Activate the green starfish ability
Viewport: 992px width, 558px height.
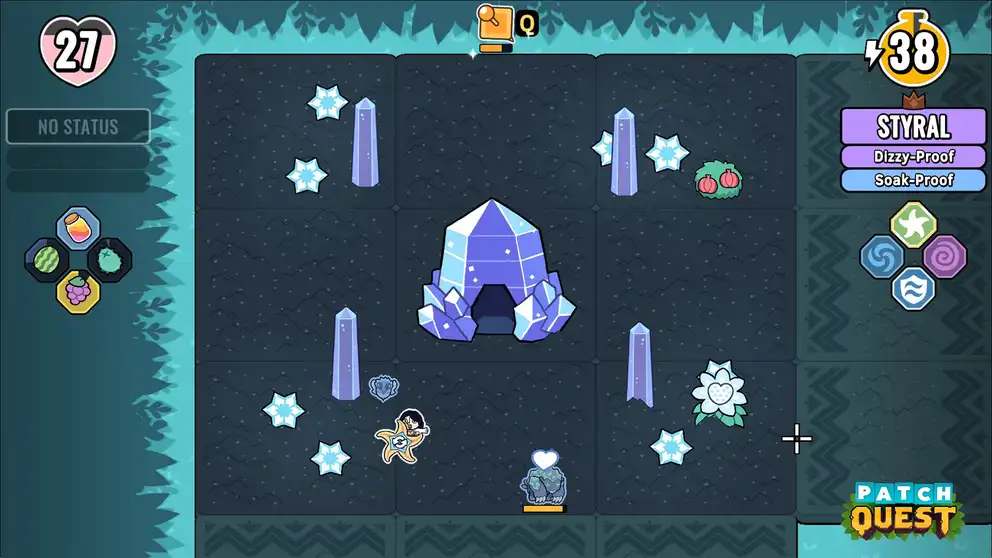912,224
